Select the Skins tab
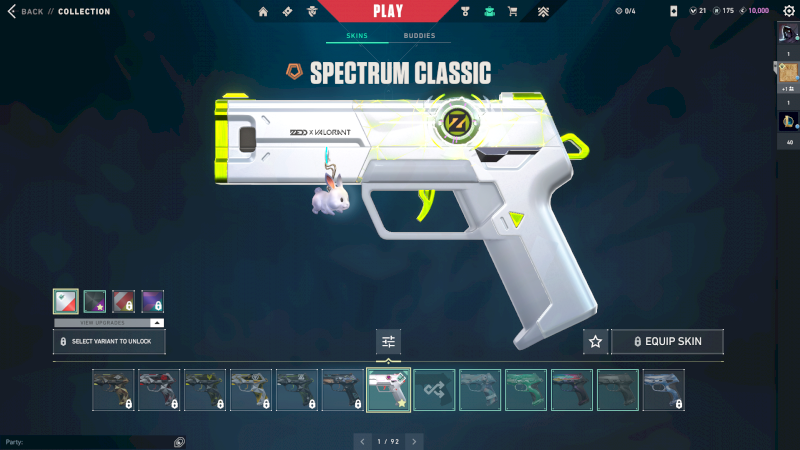 pos(357,35)
